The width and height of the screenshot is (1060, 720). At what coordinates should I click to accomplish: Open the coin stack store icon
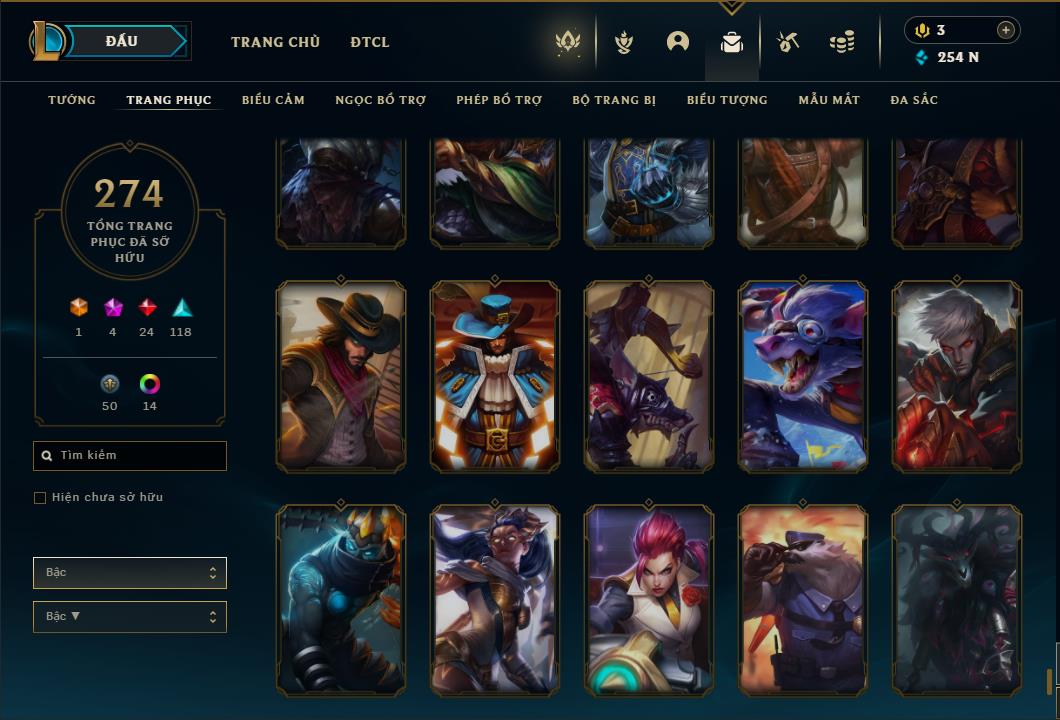842,42
